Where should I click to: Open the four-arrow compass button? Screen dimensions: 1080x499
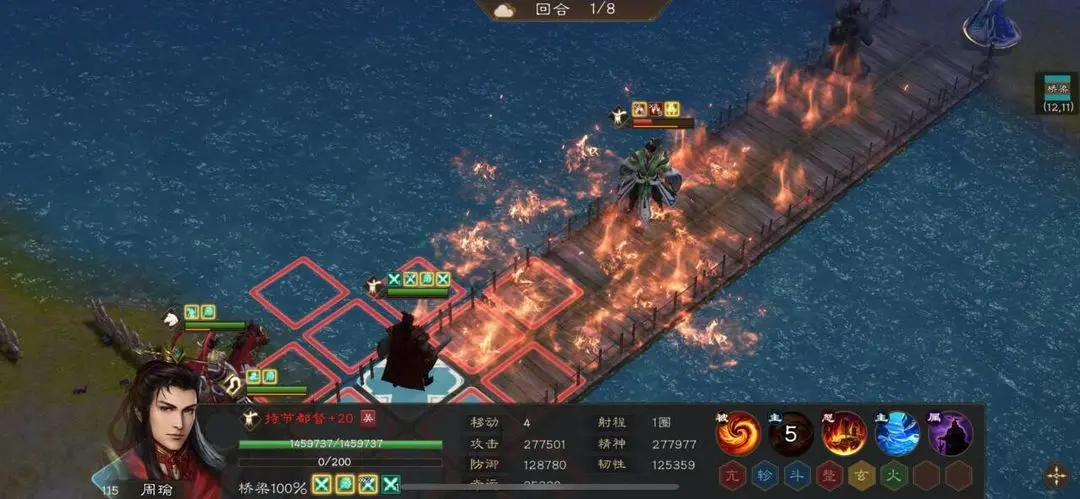[1056, 475]
